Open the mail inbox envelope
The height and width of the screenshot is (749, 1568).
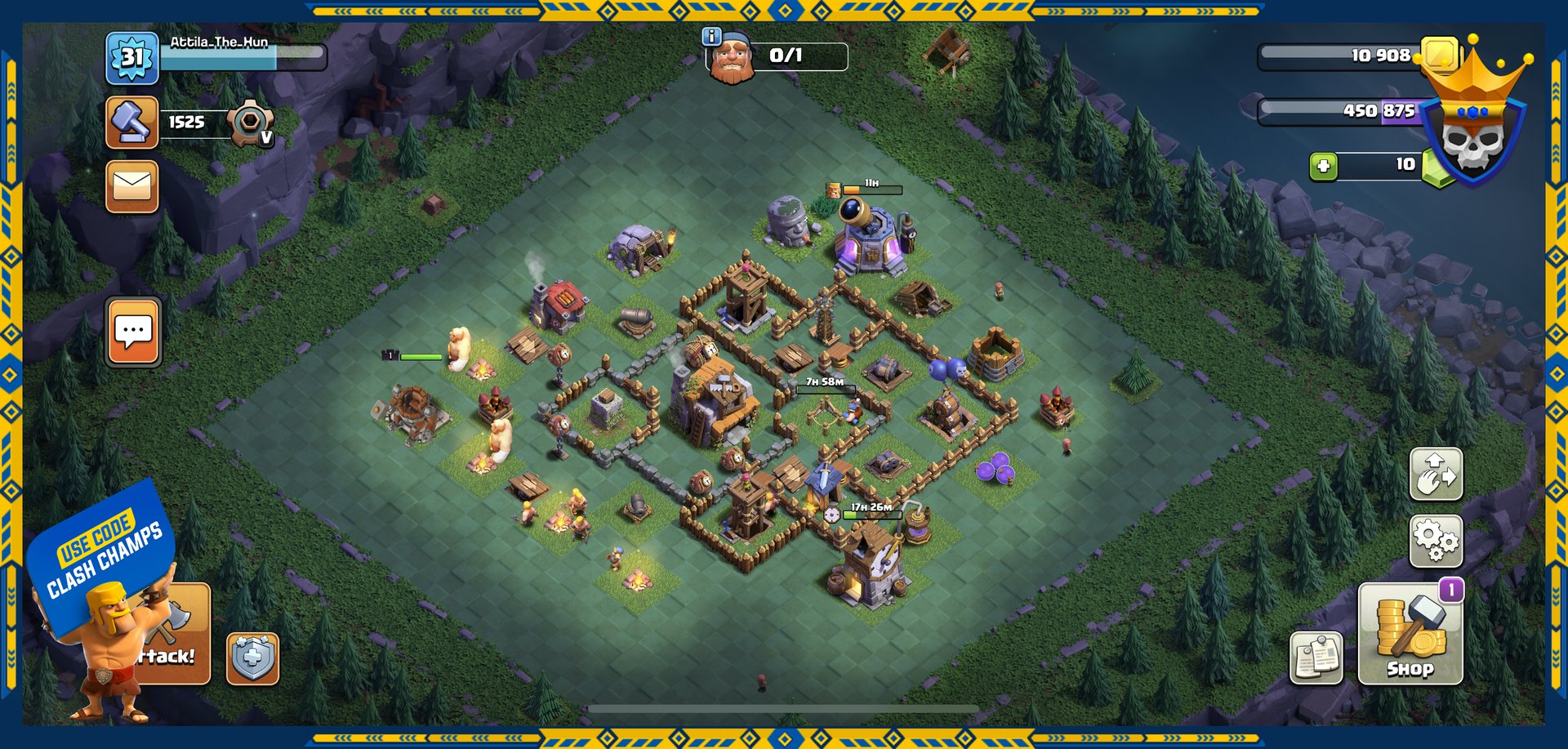pos(131,186)
